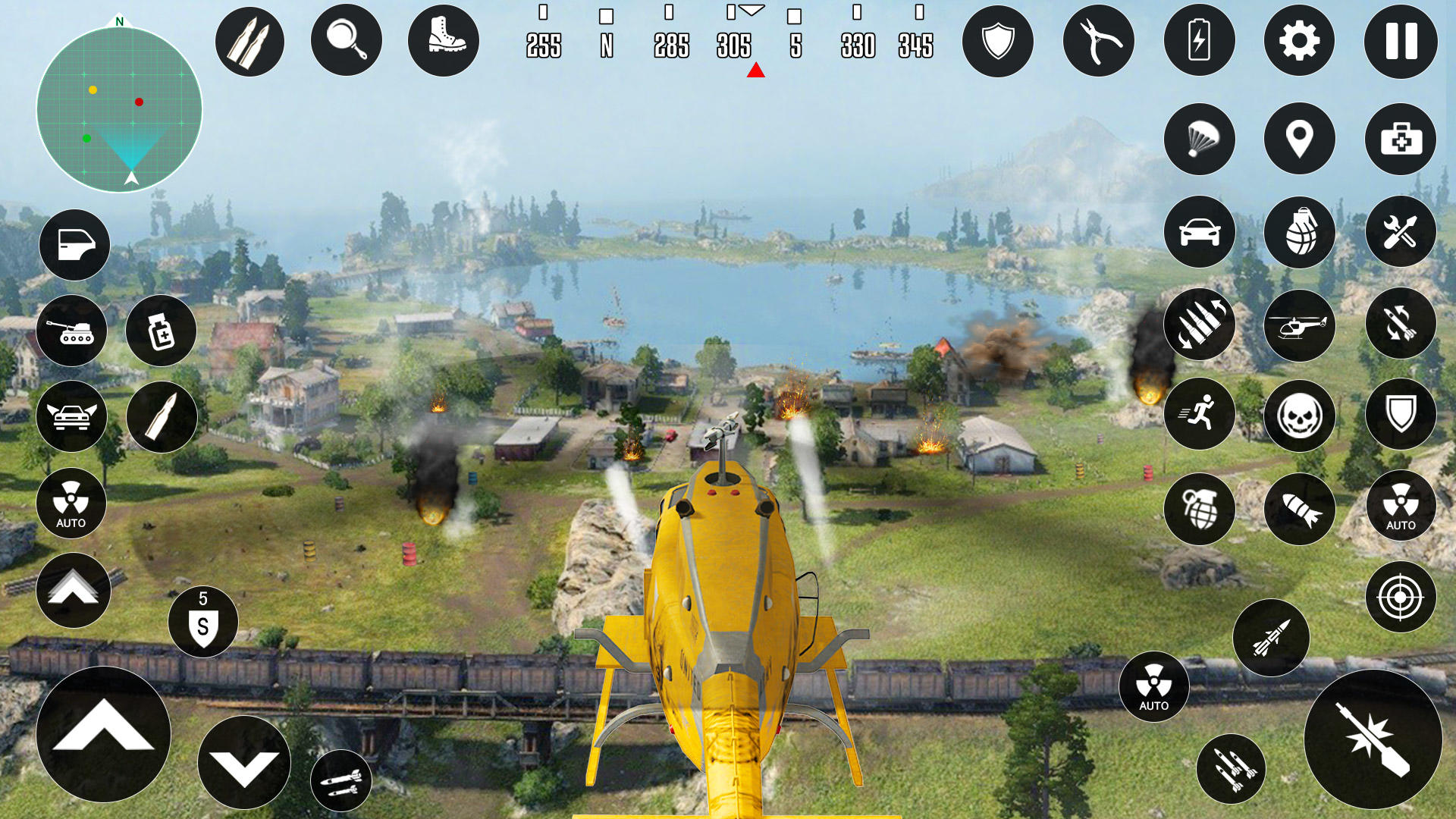The height and width of the screenshot is (819, 1456).
Task: Toggle the shield protection icon near pause
Action: [x=999, y=40]
